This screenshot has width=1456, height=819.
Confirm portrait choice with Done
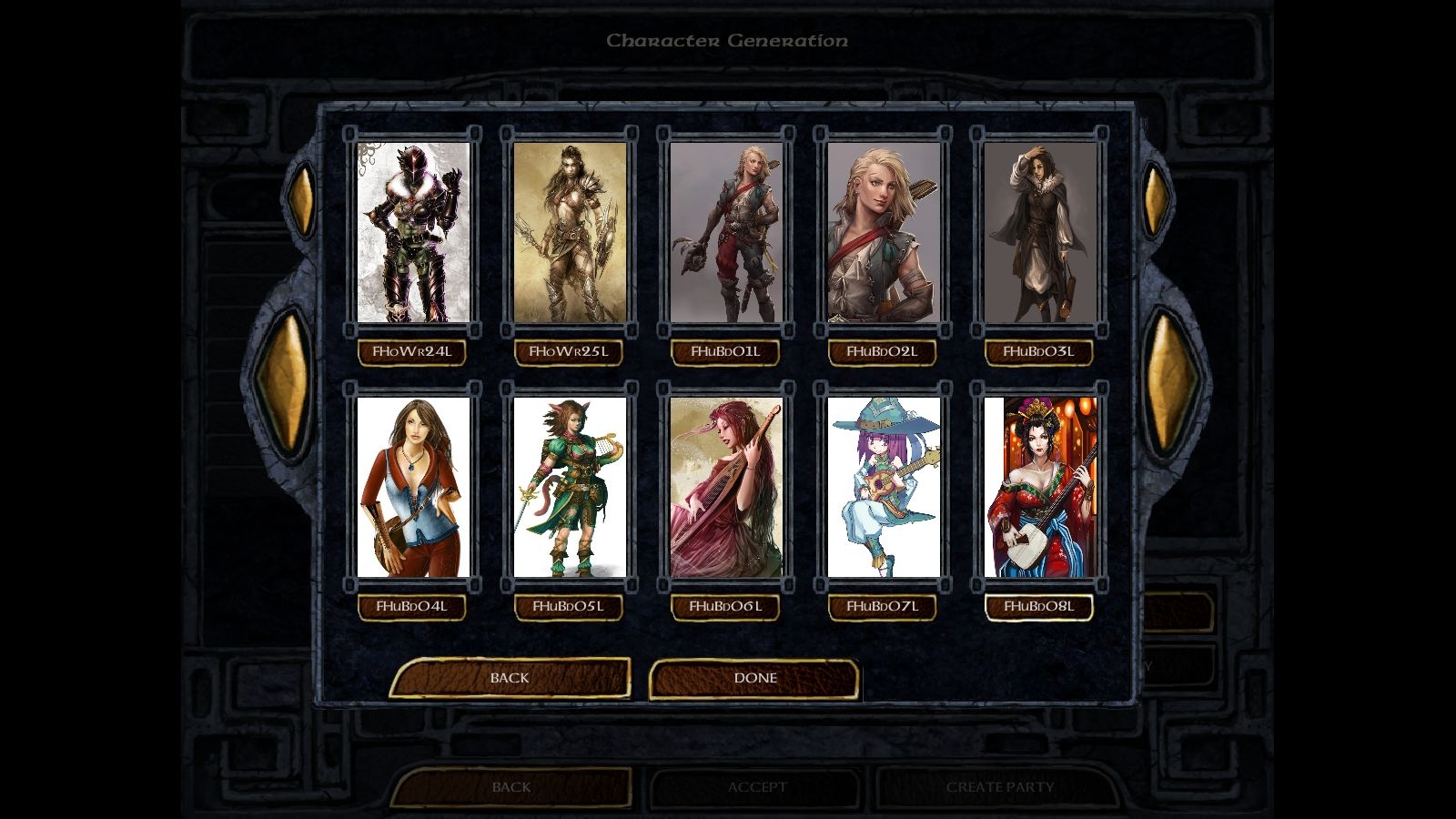[x=754, y=678]
